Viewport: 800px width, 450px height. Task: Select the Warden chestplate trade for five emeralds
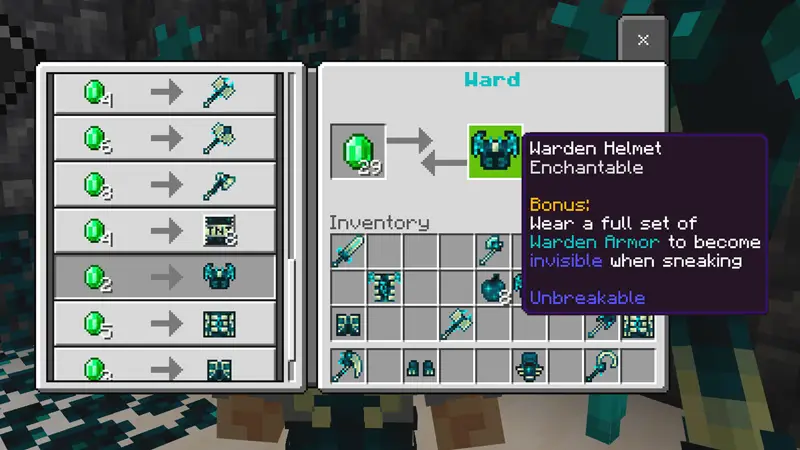coord(164,323)
